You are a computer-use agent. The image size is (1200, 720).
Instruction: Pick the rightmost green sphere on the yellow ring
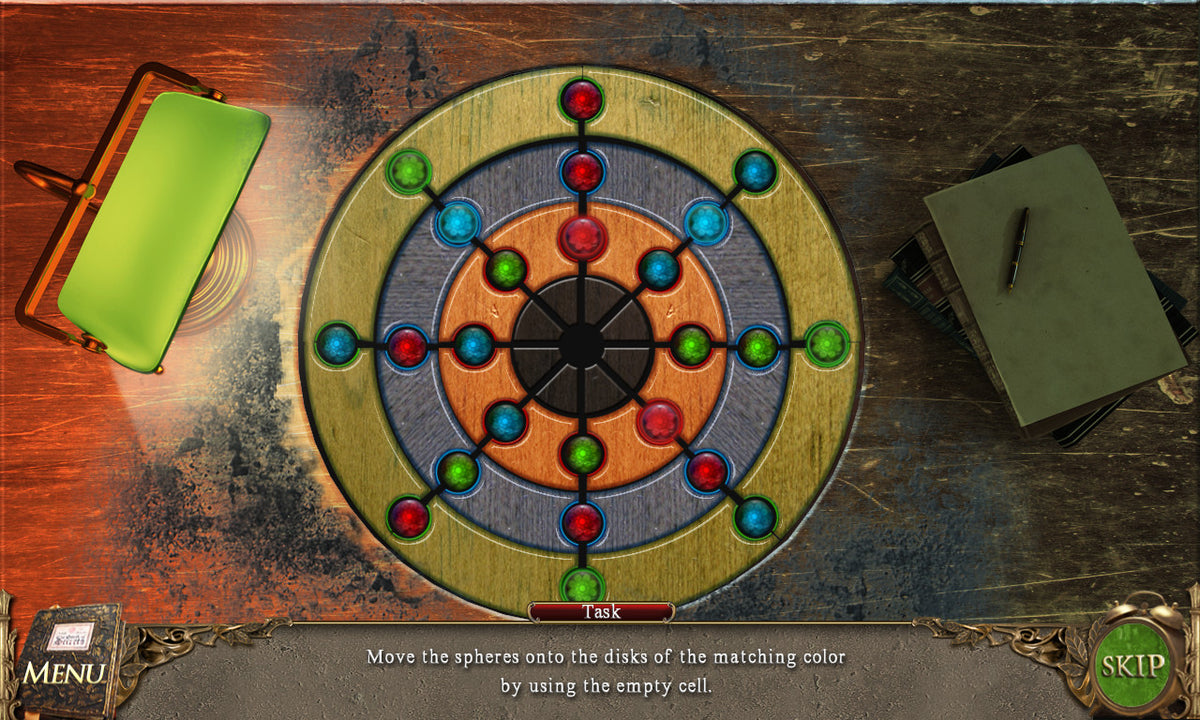(826, 344)
